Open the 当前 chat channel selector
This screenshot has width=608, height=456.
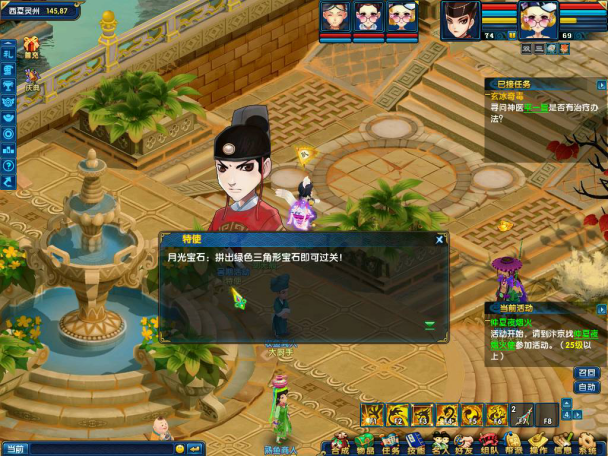tap(17, 448)
